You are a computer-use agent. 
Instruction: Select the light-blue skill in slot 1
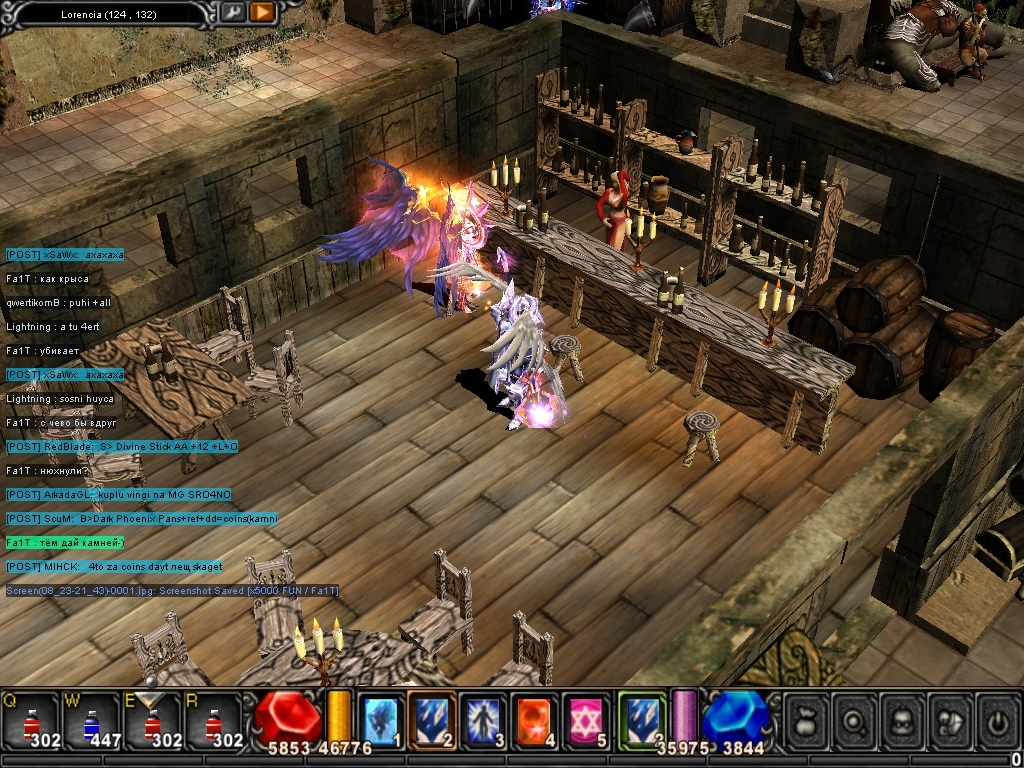[381, 720]
